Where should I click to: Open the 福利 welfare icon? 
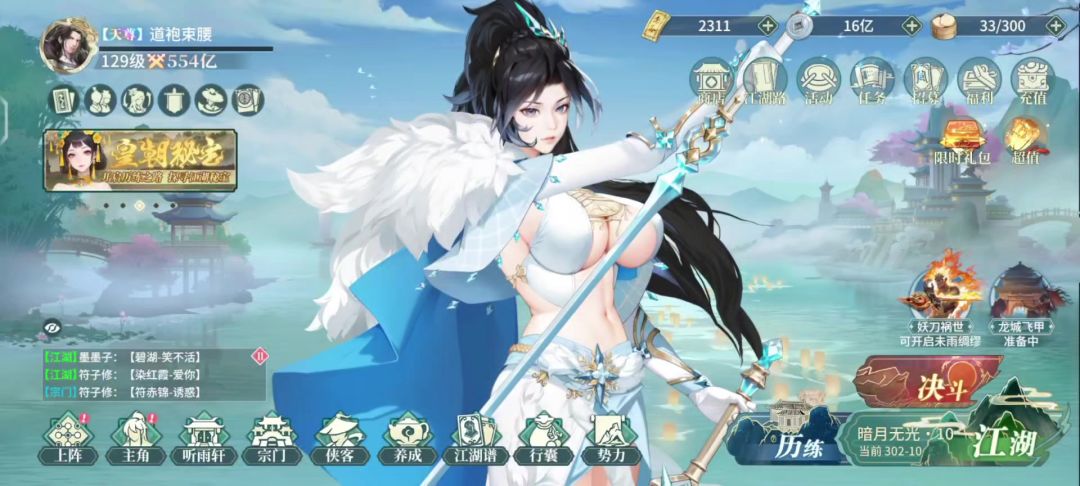click(x=979, y=80)
